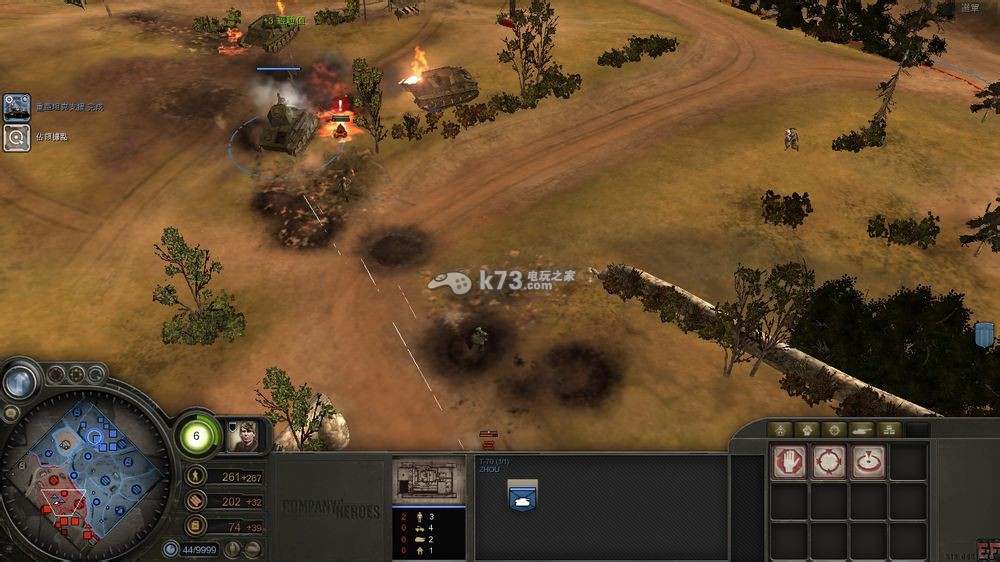
Task: Activate the red stop hand command
Action: tap(789, 461)
